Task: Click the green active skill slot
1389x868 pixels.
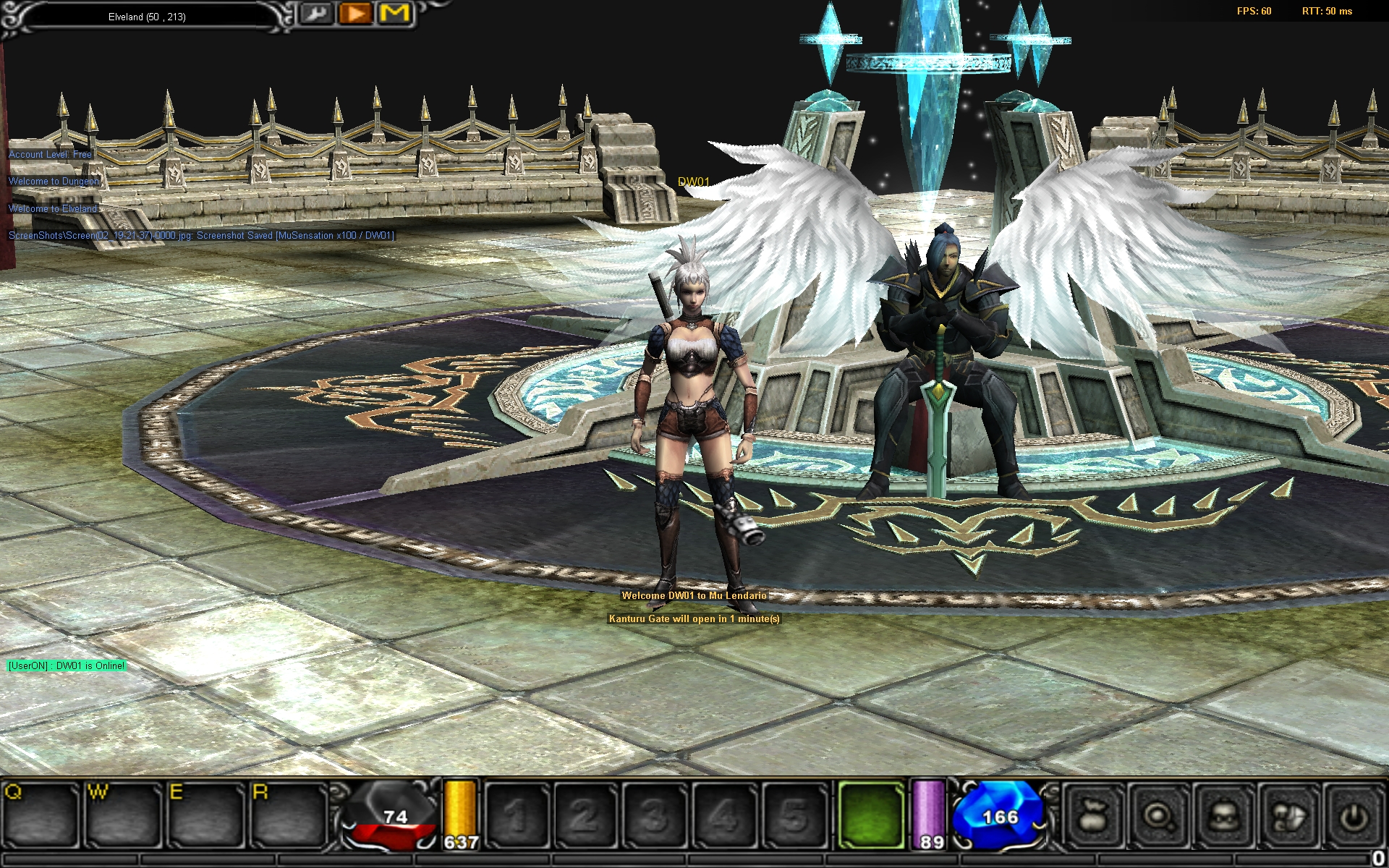Action: tap(871, 815)
